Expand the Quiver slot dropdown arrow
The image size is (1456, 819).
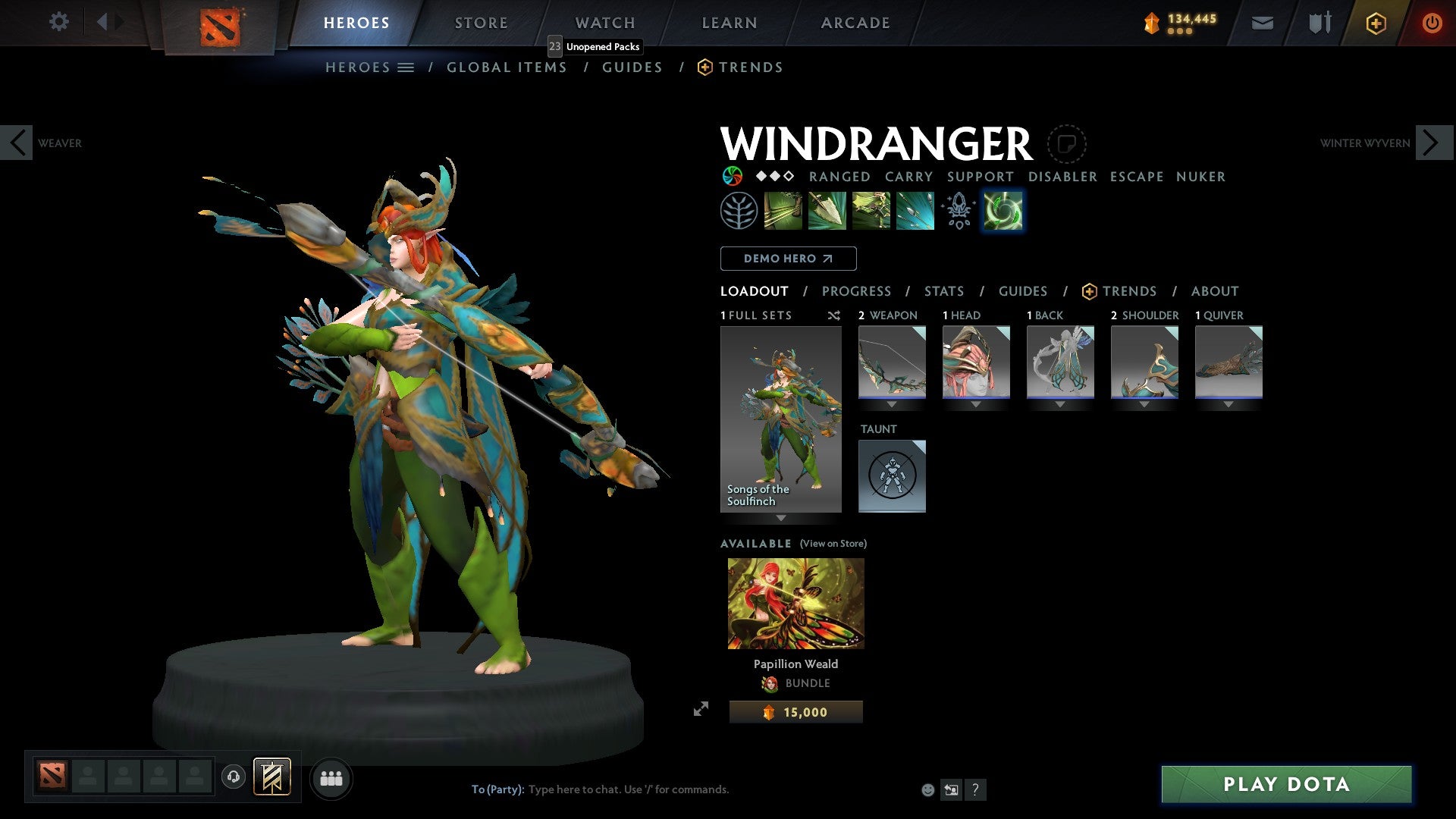[x=1228, y=404]
